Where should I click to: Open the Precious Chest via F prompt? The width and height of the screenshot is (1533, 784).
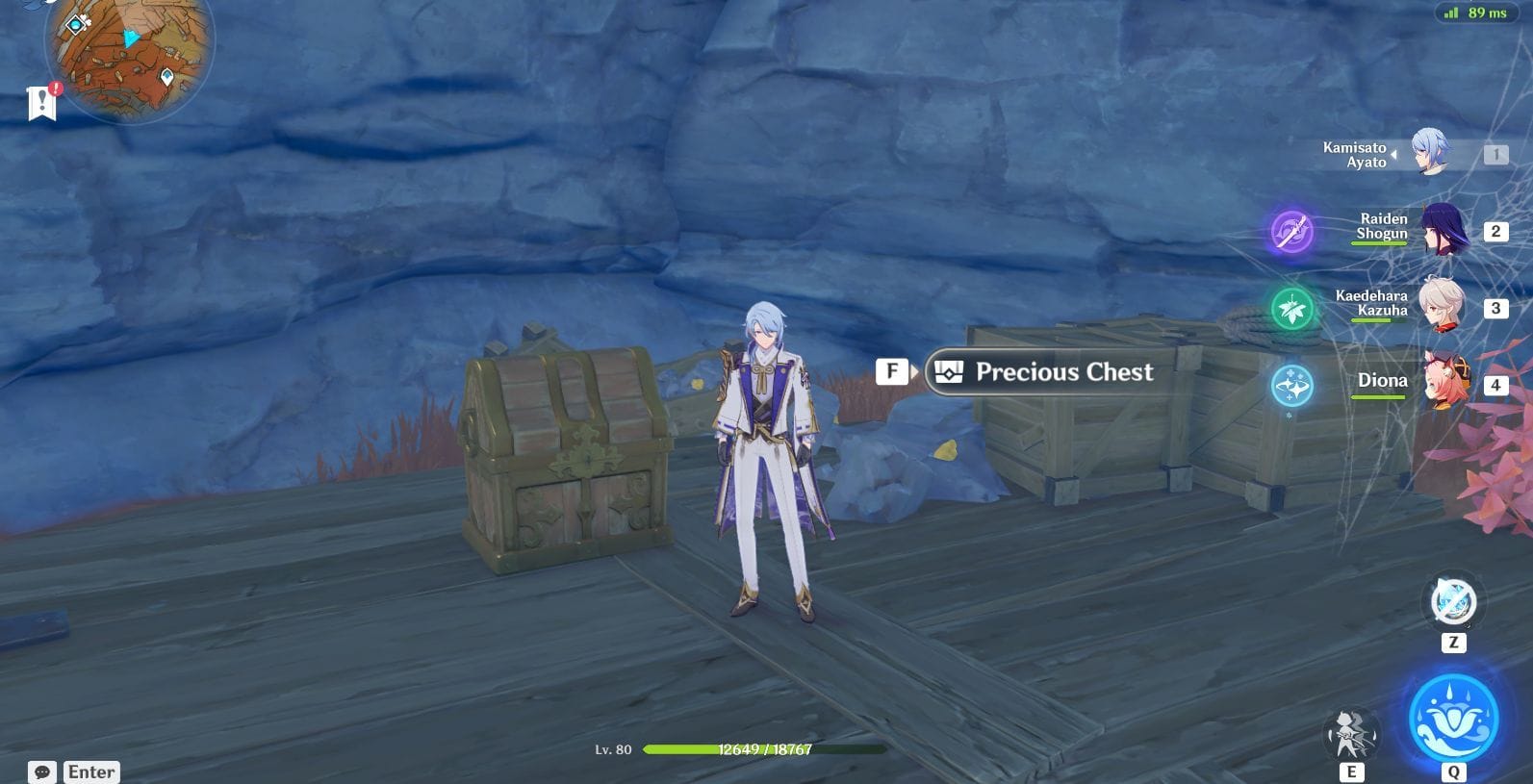(893, 371)
